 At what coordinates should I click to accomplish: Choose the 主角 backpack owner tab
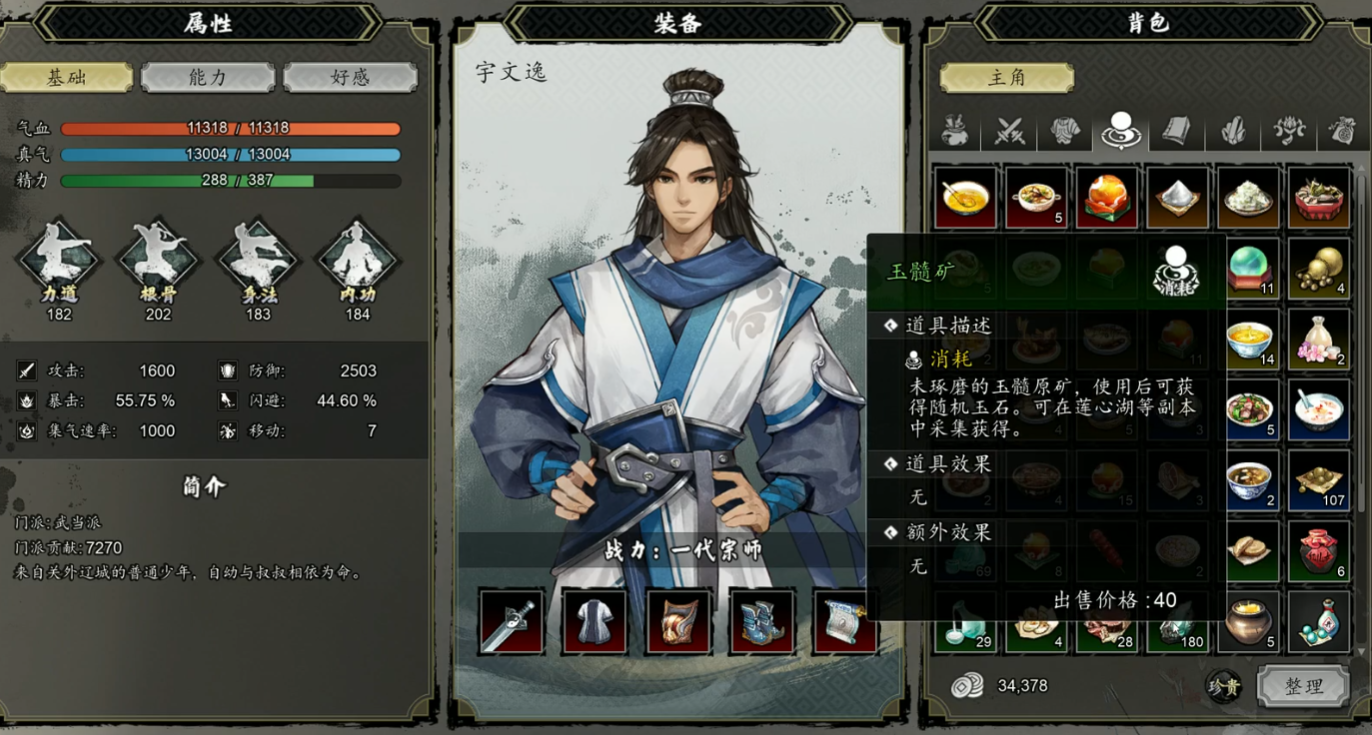click(x=1006, y=78)
